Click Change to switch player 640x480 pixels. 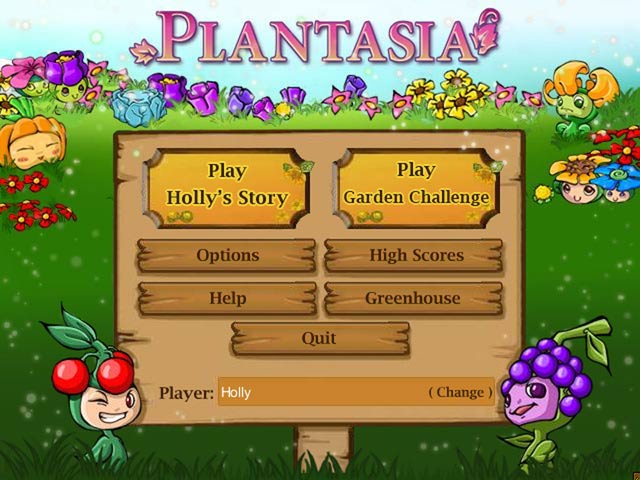(460, 392)
